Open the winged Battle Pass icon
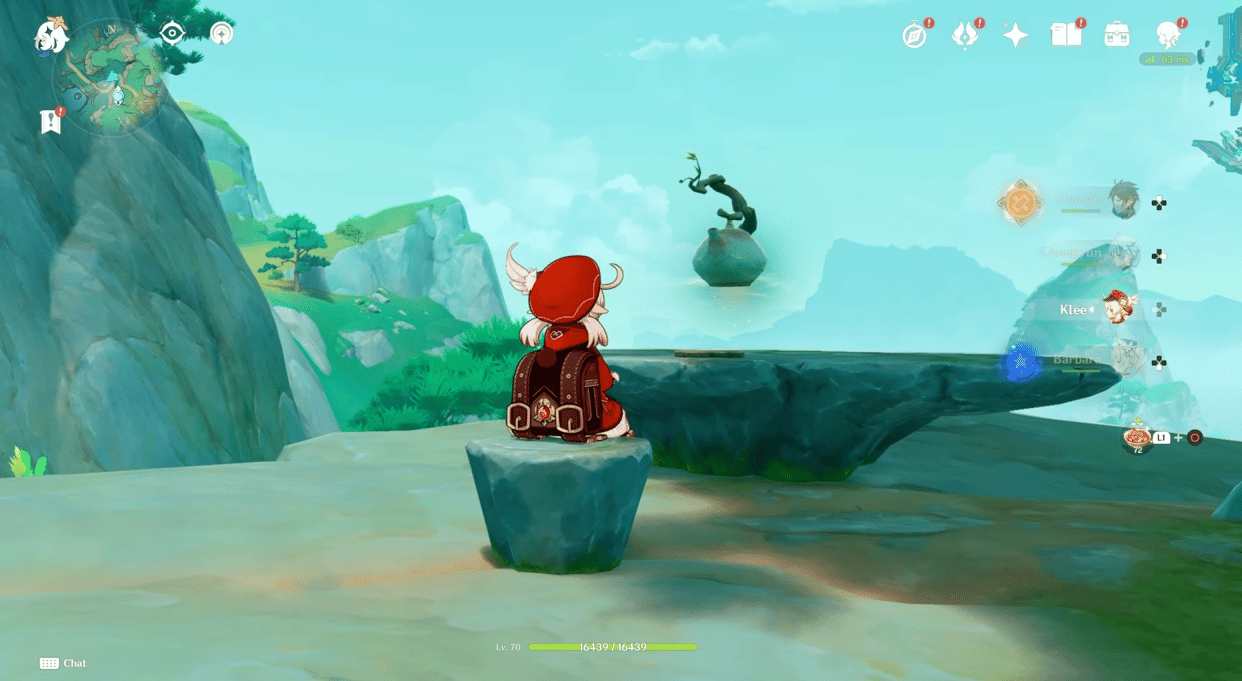Viewport: 1242px width, 681px height. (964, 36)
